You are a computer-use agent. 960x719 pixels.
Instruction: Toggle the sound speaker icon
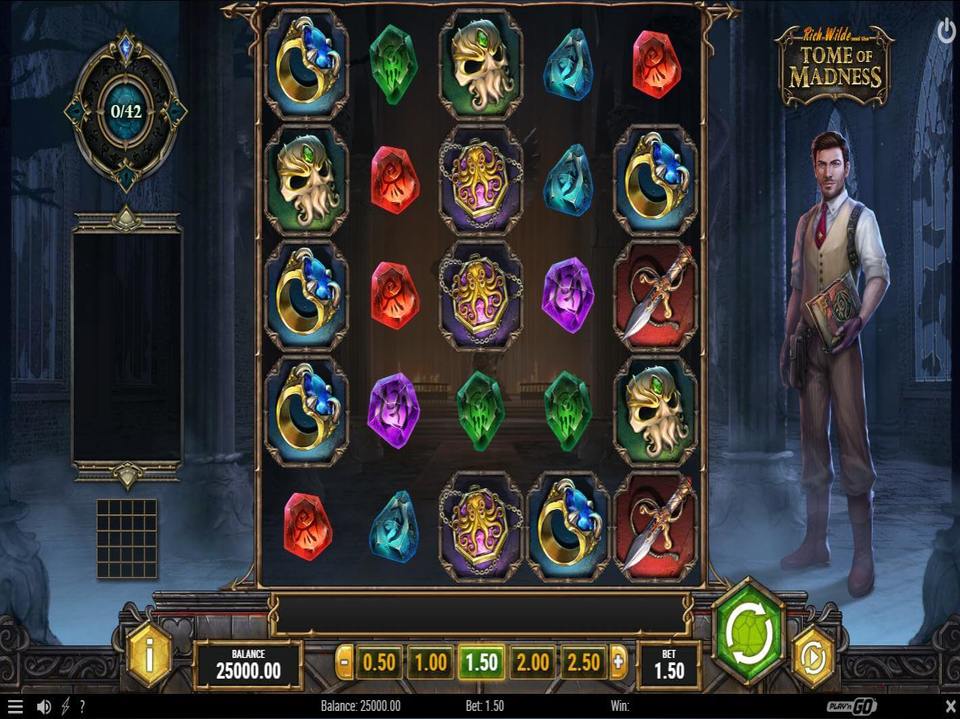[x=44, y=707]
